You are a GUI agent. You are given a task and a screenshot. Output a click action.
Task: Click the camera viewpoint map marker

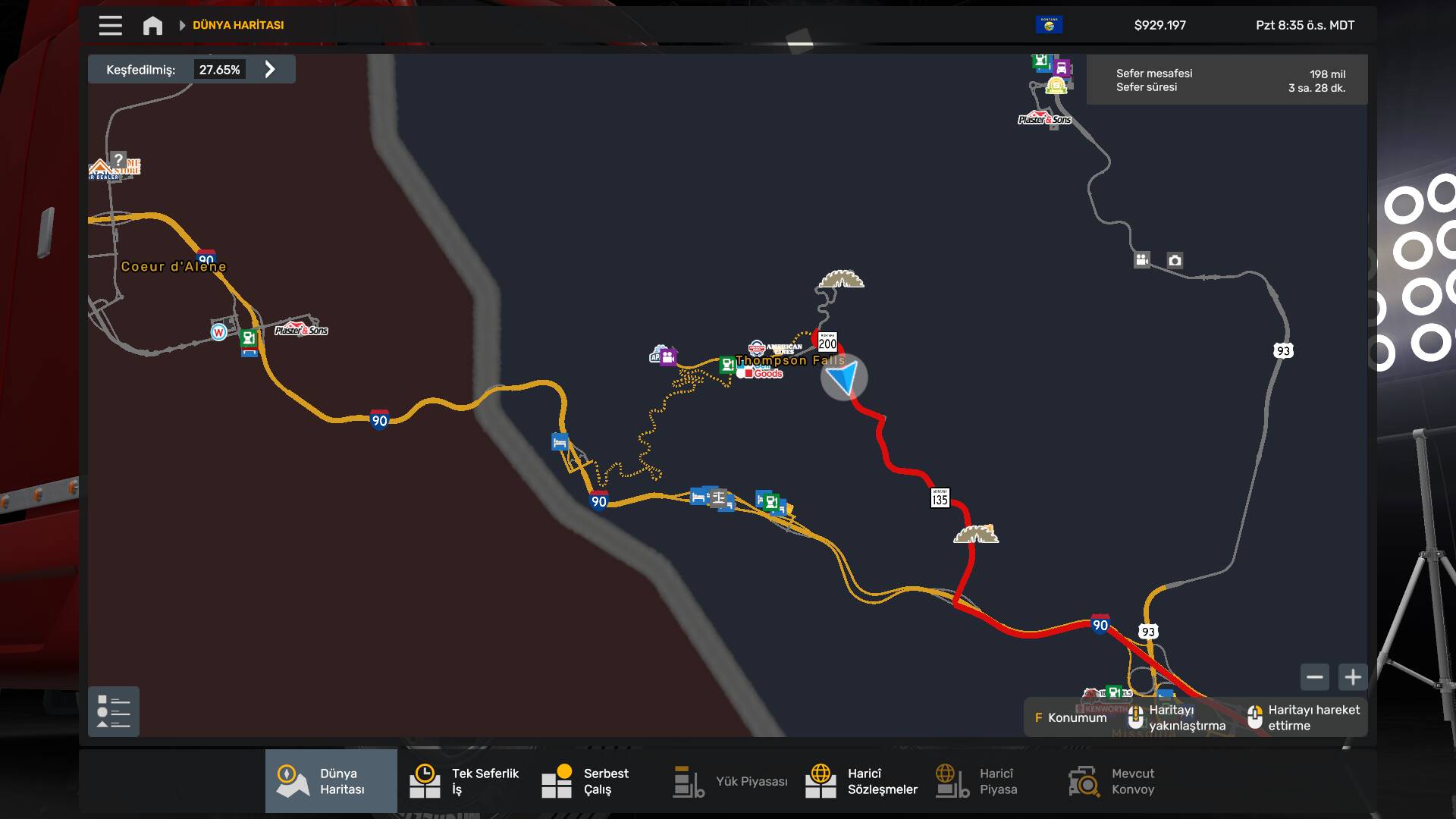pyautogui.click(x=1175, y=261)
